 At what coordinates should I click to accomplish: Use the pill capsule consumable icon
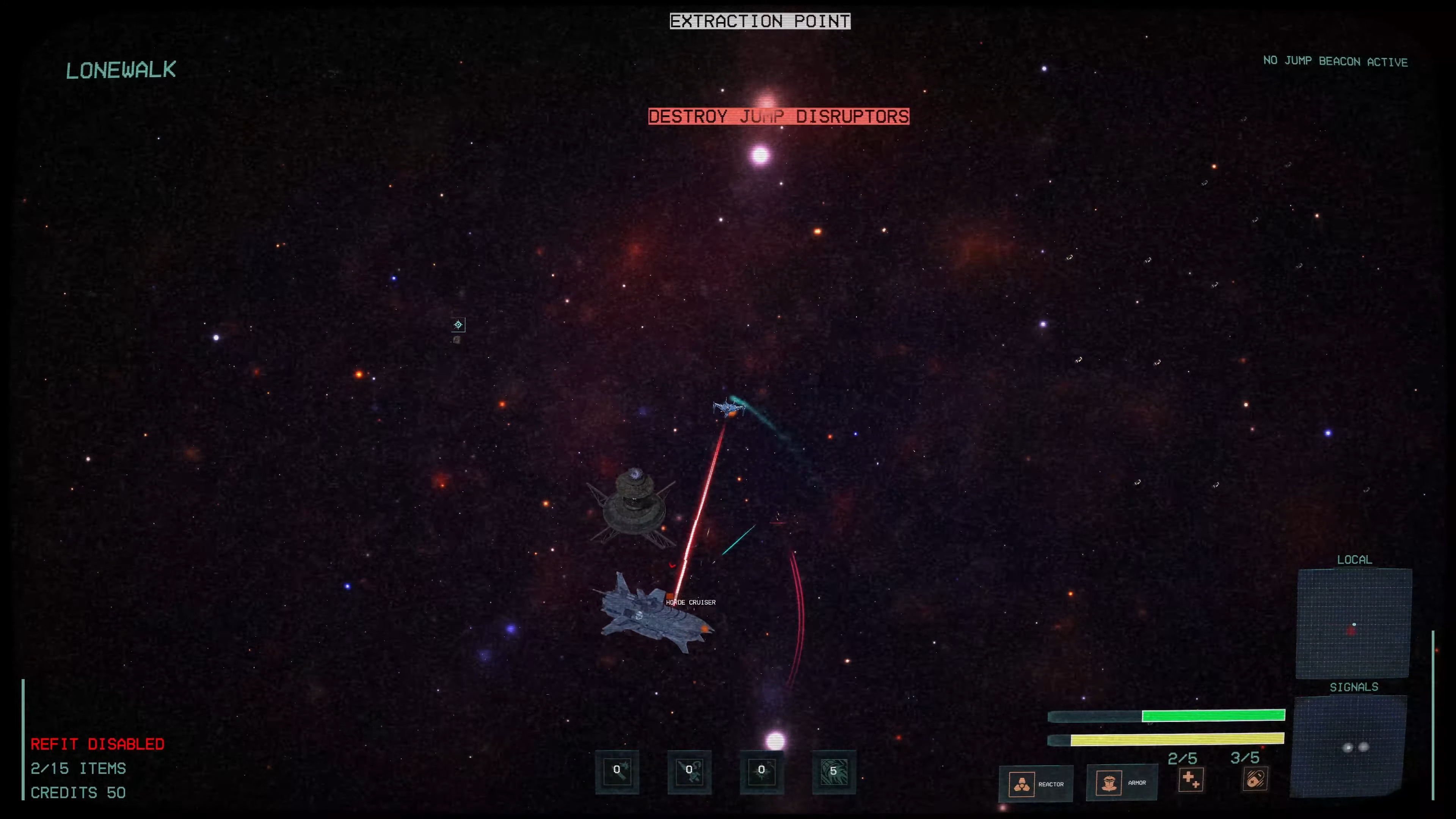click(1255, 780)
